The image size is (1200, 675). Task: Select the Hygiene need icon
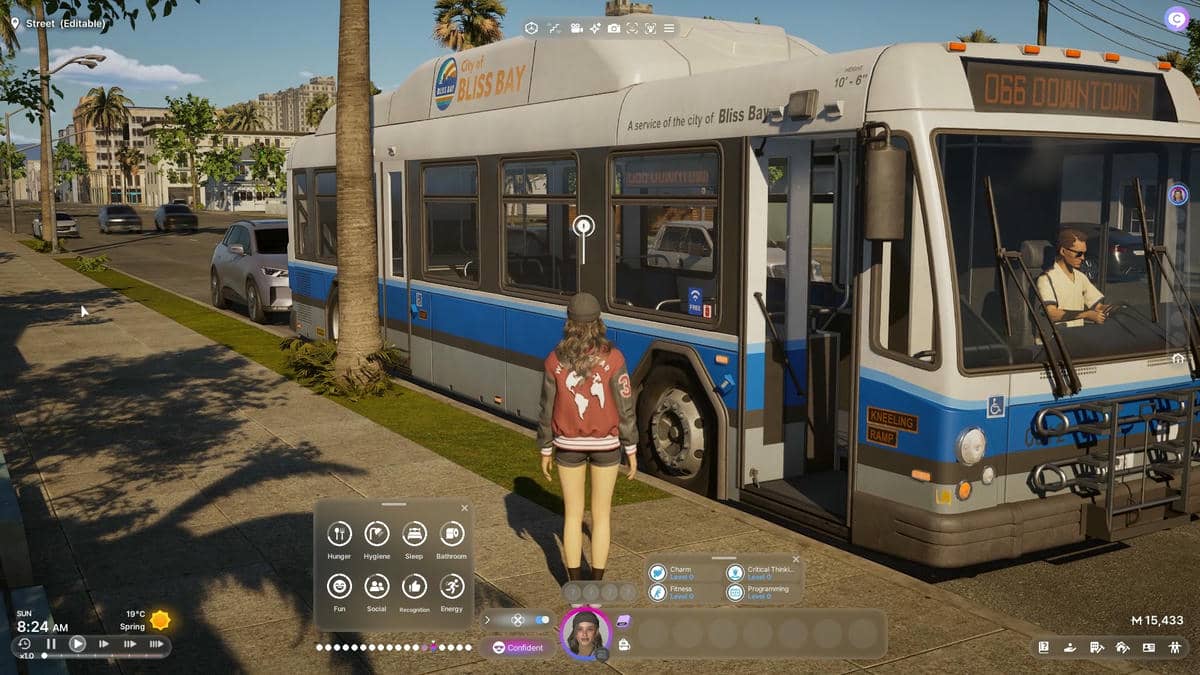[377, 534]
